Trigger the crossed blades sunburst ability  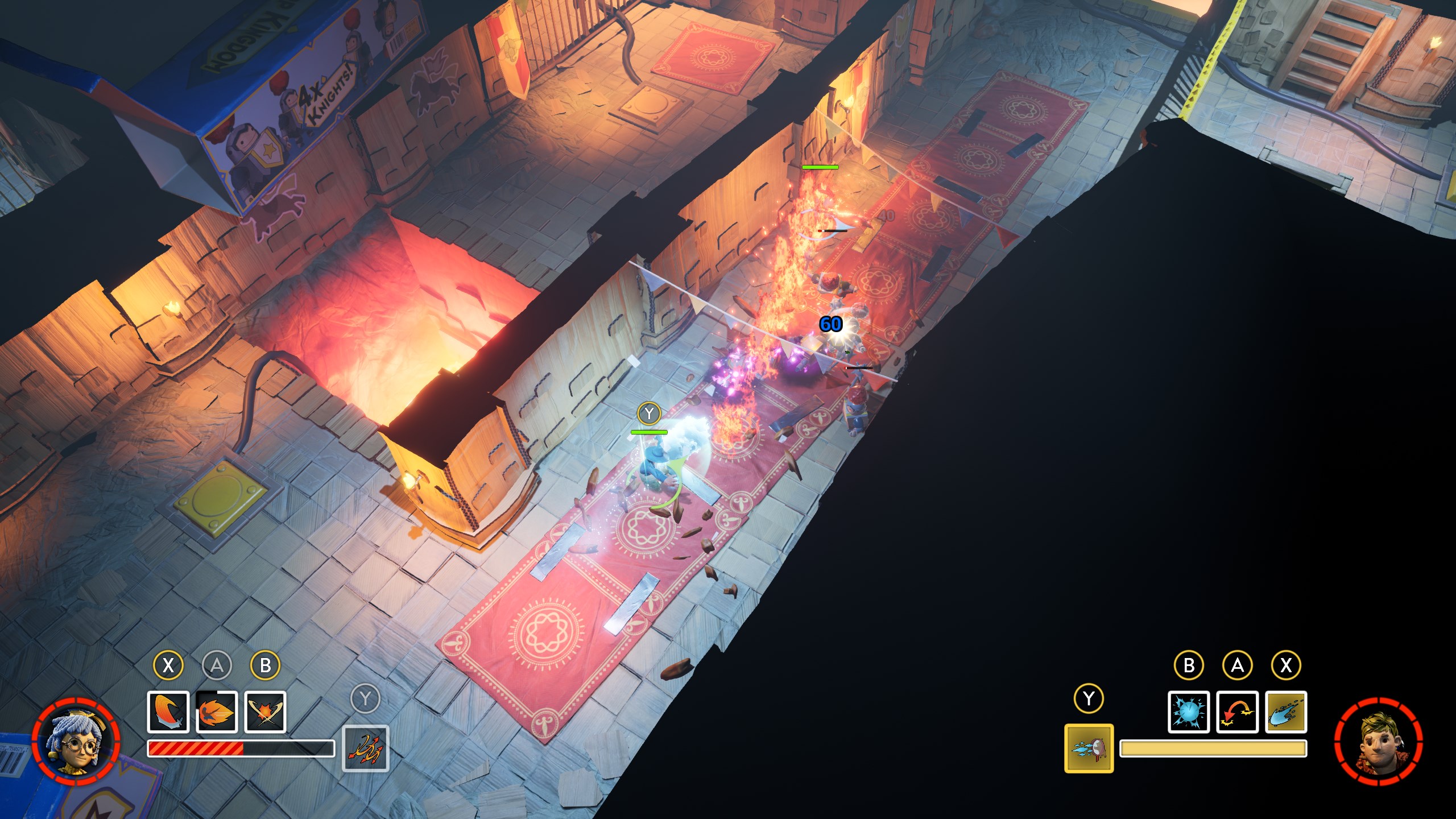click(265, 712)
